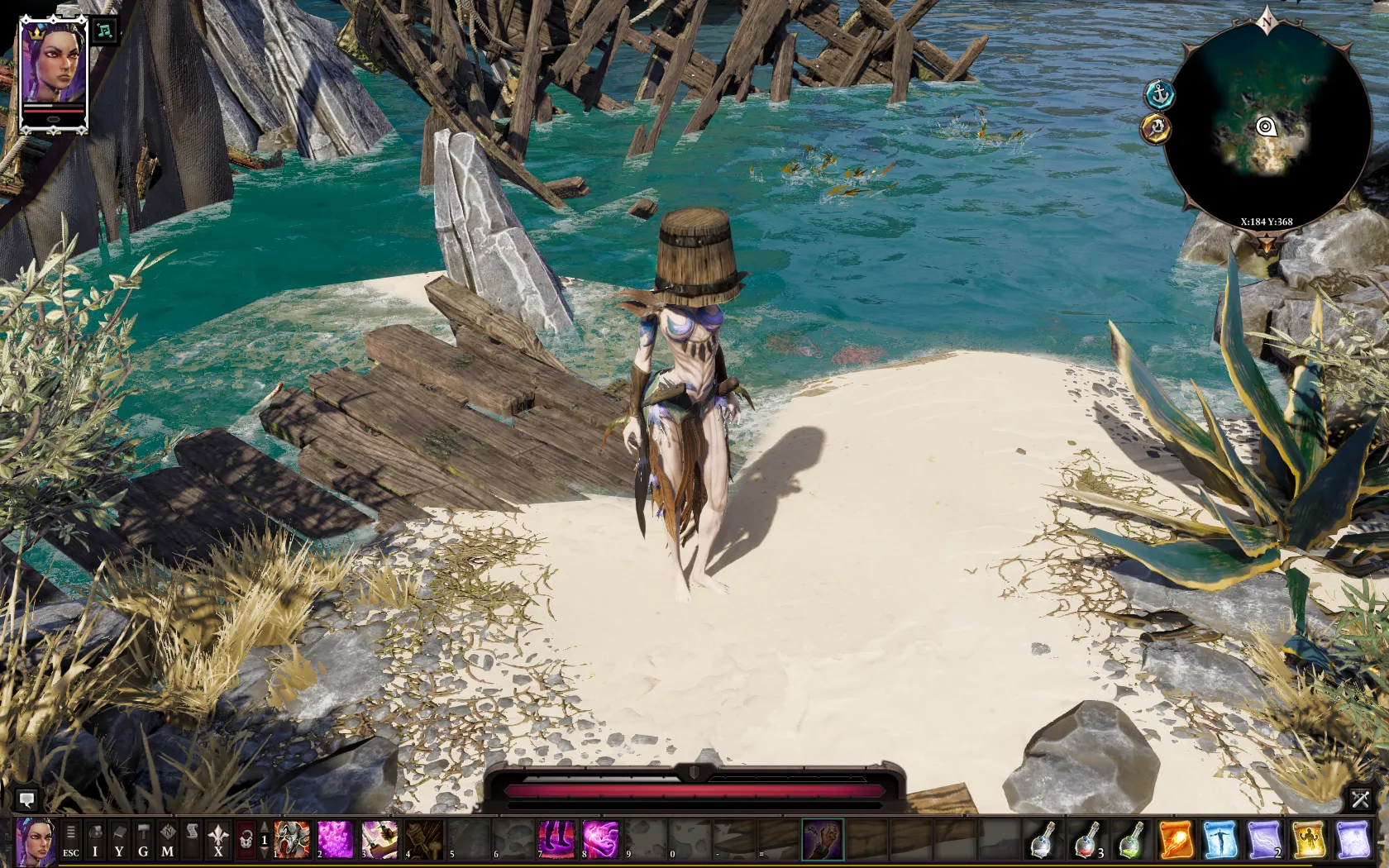Activate the purple skill in slot 2
Image resolution: width=1389 pixels, height=868 pixels.
(337, 842)
